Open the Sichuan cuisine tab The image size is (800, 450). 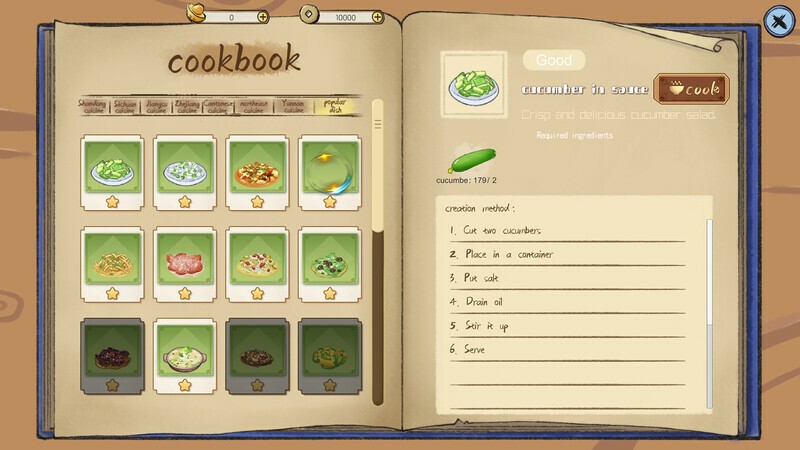(126, 106)
